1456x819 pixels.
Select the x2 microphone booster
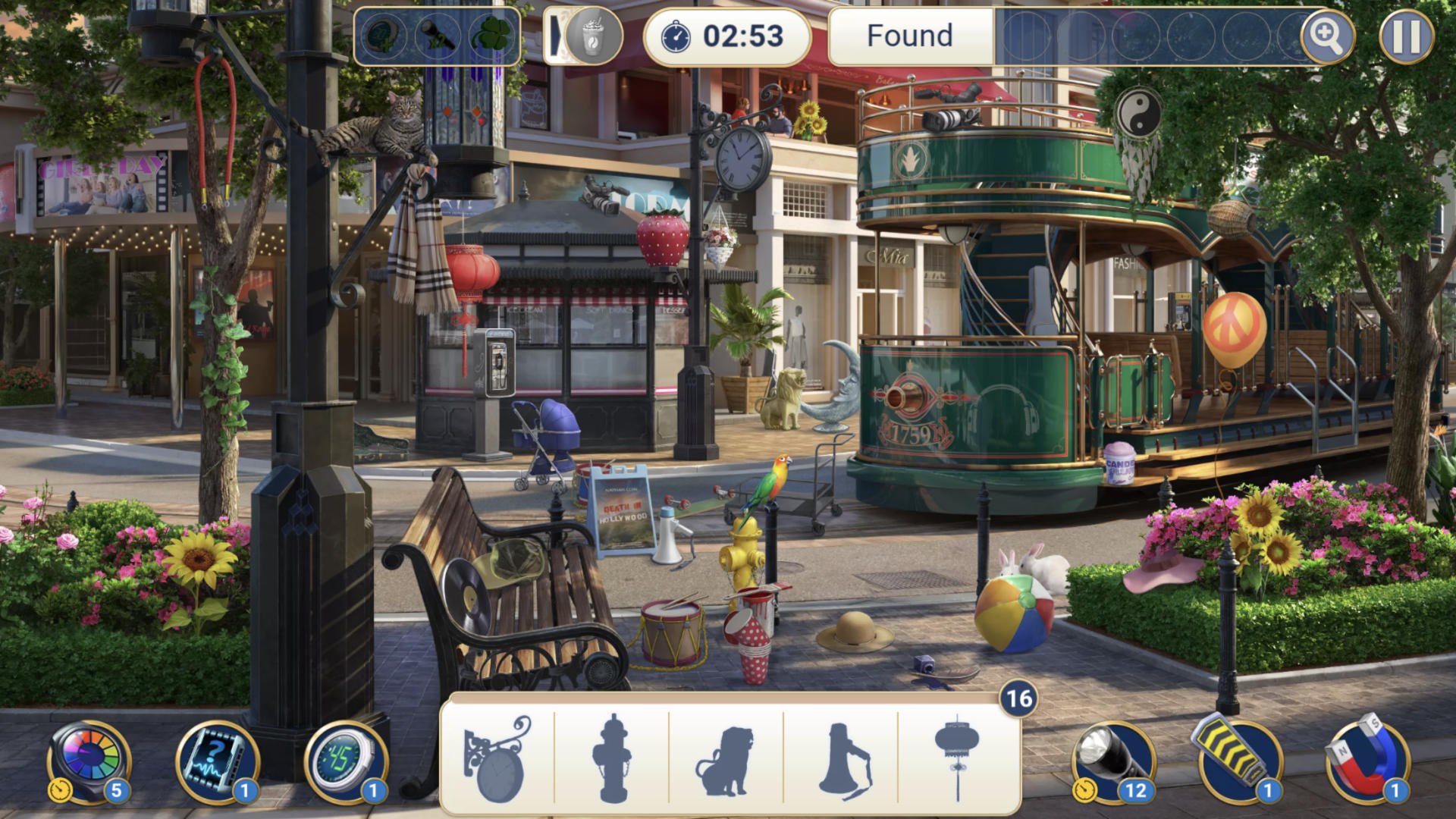438,36
